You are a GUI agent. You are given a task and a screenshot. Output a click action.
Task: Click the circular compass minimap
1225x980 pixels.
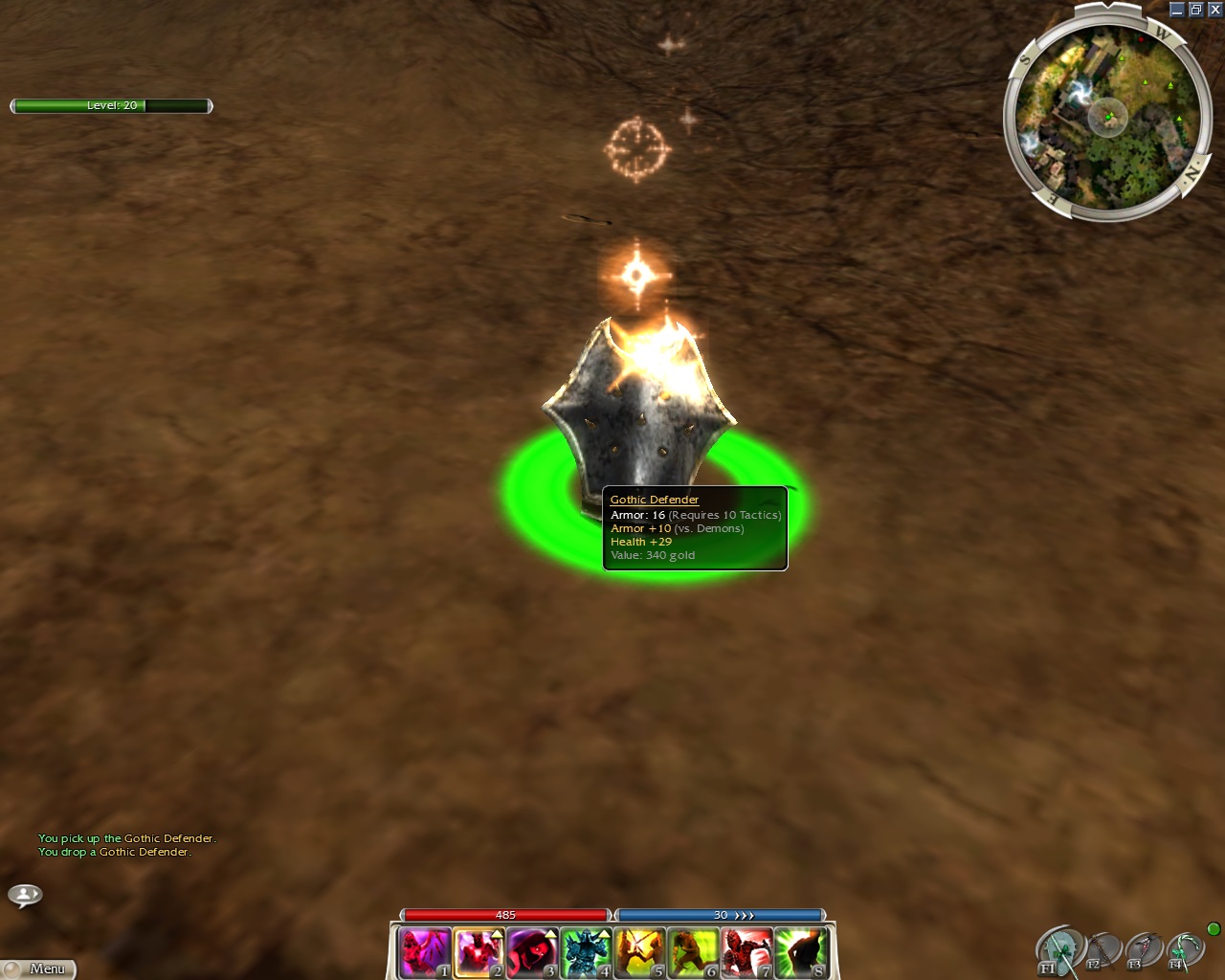[x=1107, y=118]
